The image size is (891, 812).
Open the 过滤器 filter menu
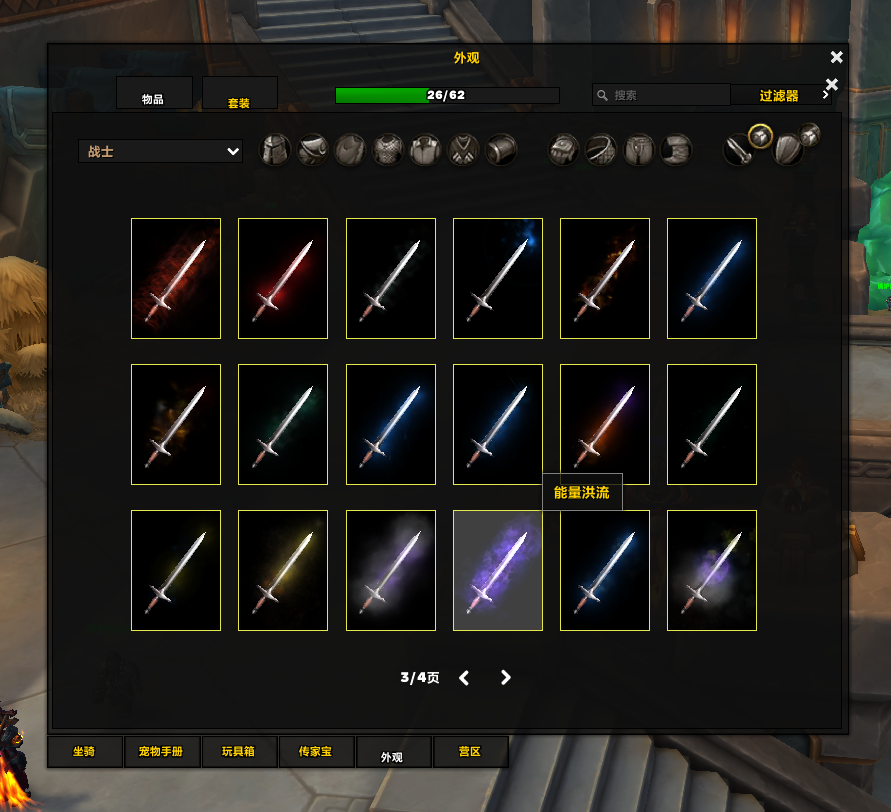click(780, 95)
